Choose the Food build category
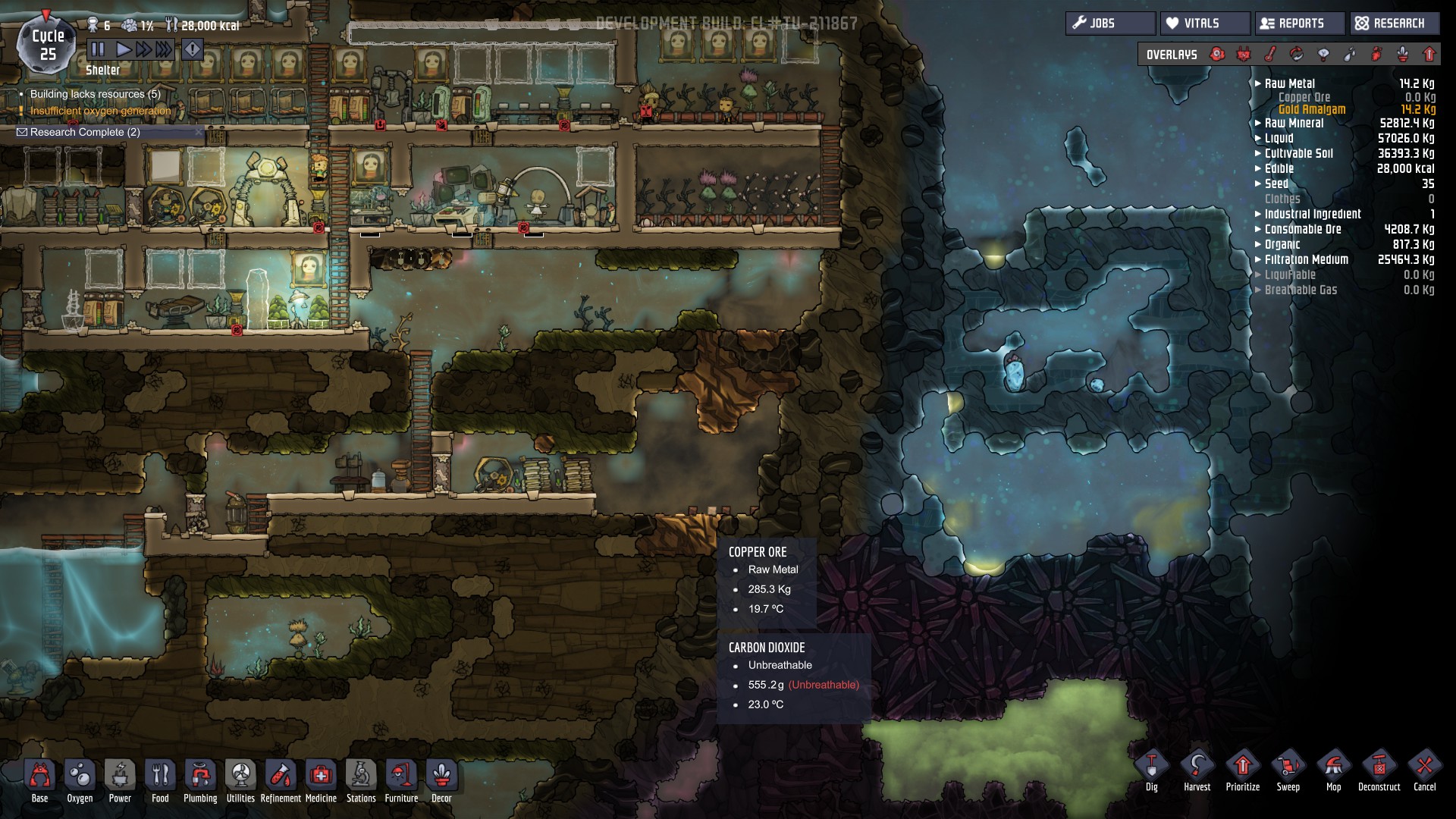This screenshot has width=1456, height=819. (160, 780)
